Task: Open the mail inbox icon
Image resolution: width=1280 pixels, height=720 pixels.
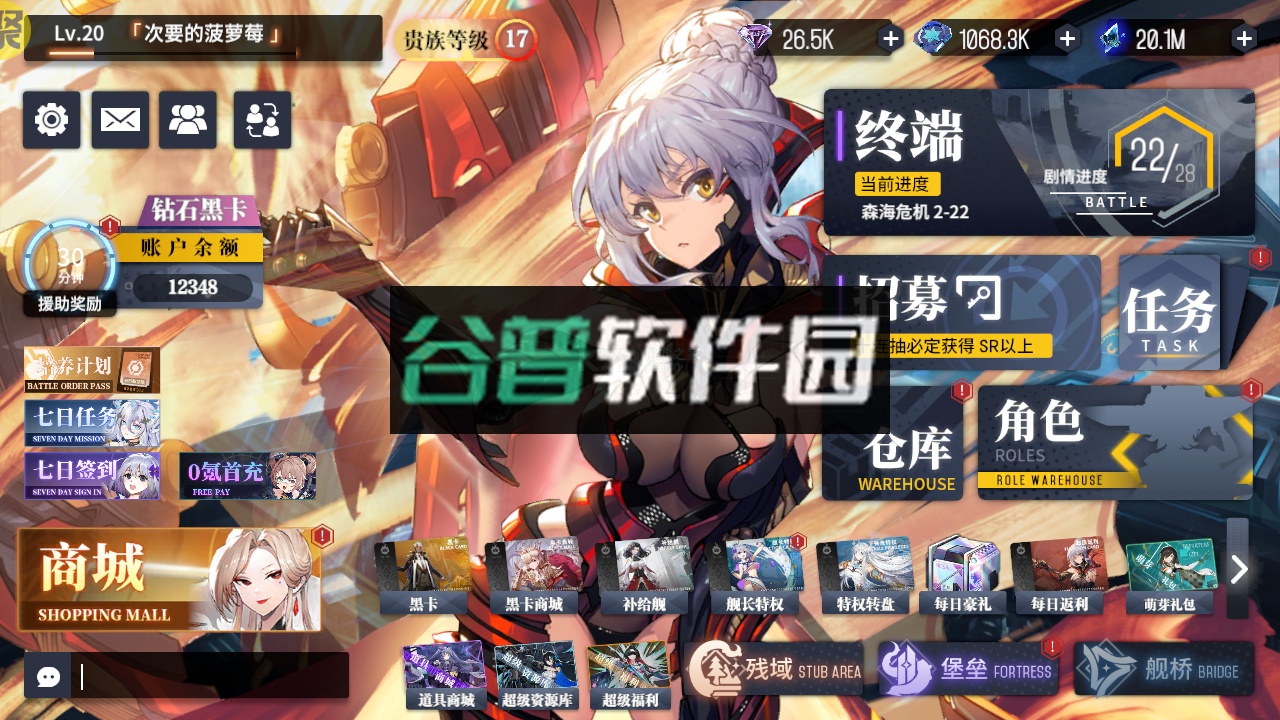Action: click(119, 120)
